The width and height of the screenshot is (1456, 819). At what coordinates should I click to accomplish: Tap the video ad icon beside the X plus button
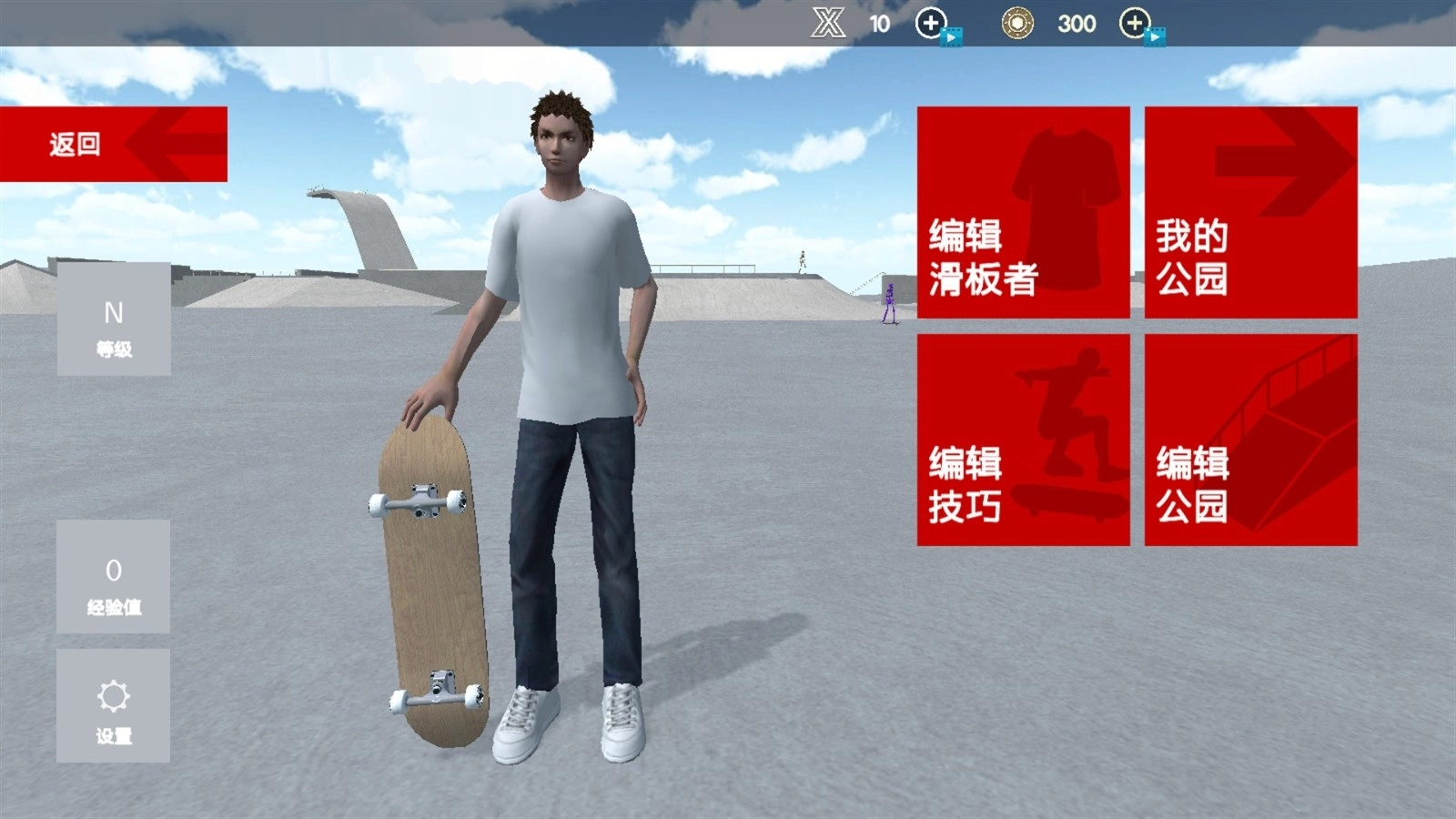[x=953, y=36]
